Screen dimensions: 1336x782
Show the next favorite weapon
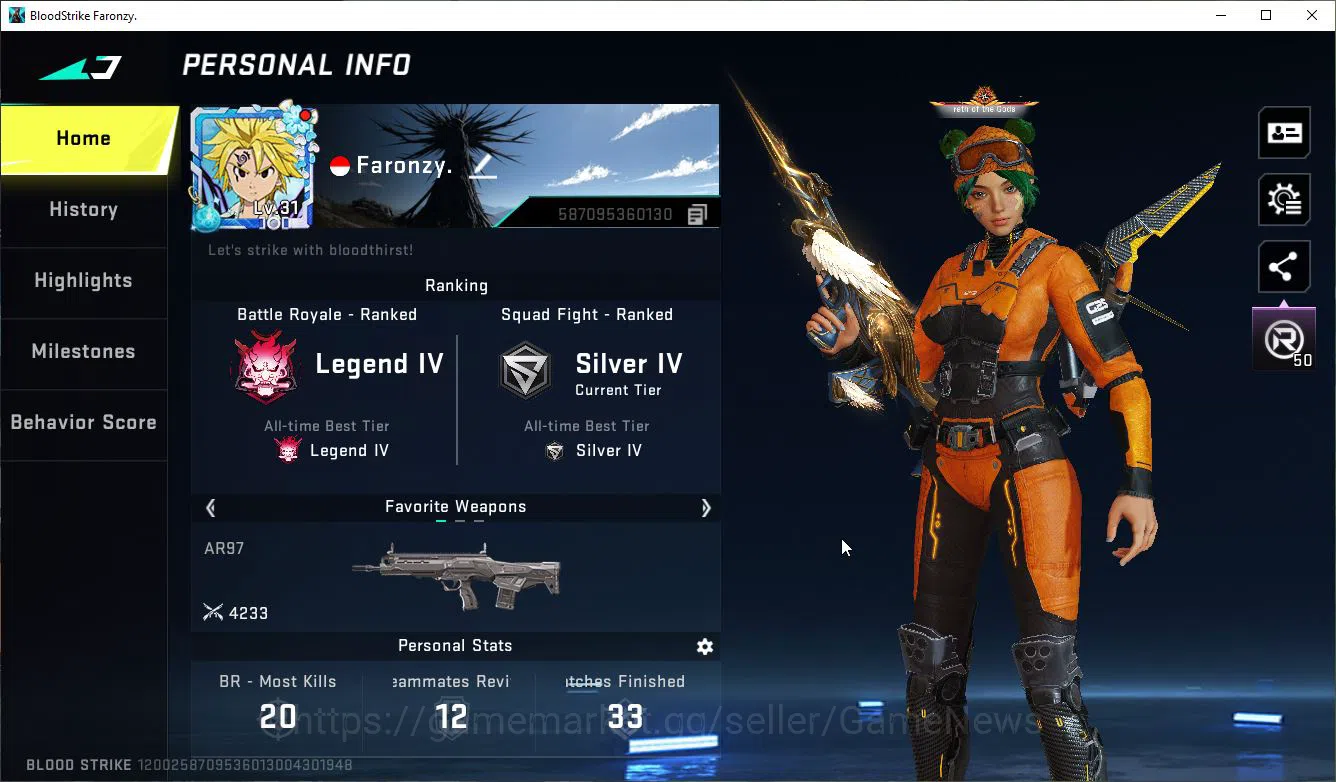(705, 508)
